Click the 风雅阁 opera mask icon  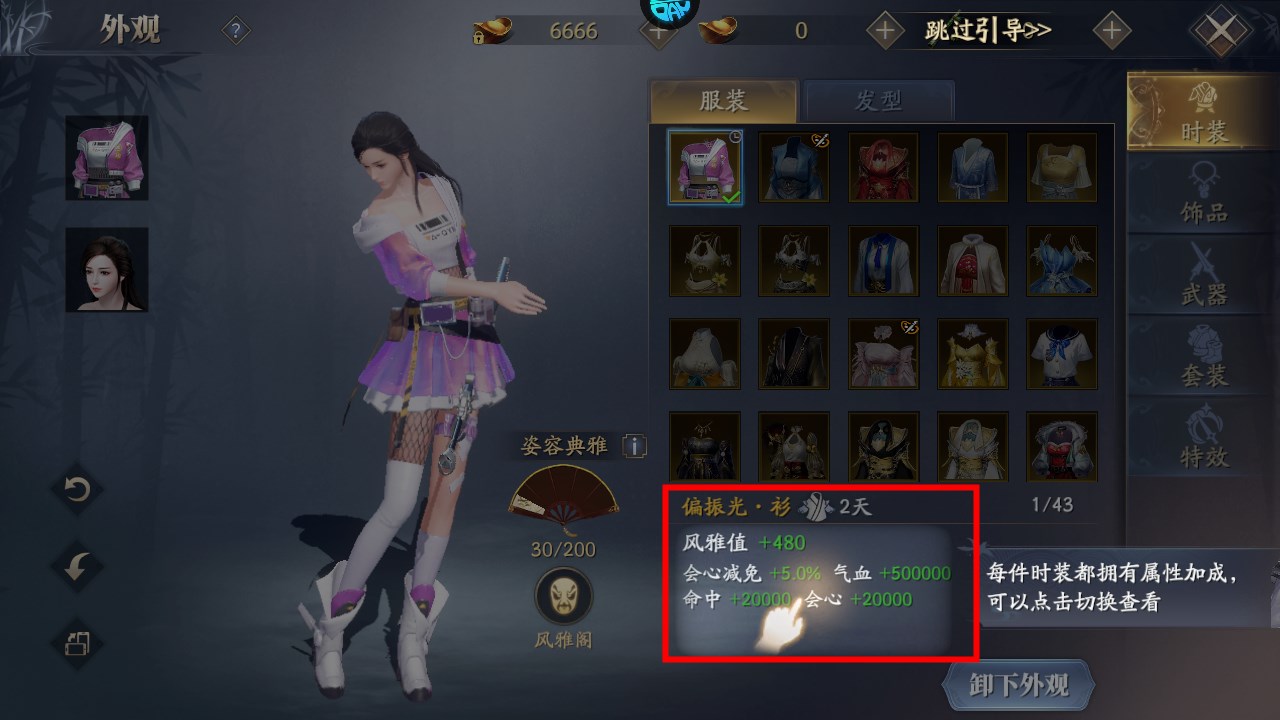pos(564,593)
